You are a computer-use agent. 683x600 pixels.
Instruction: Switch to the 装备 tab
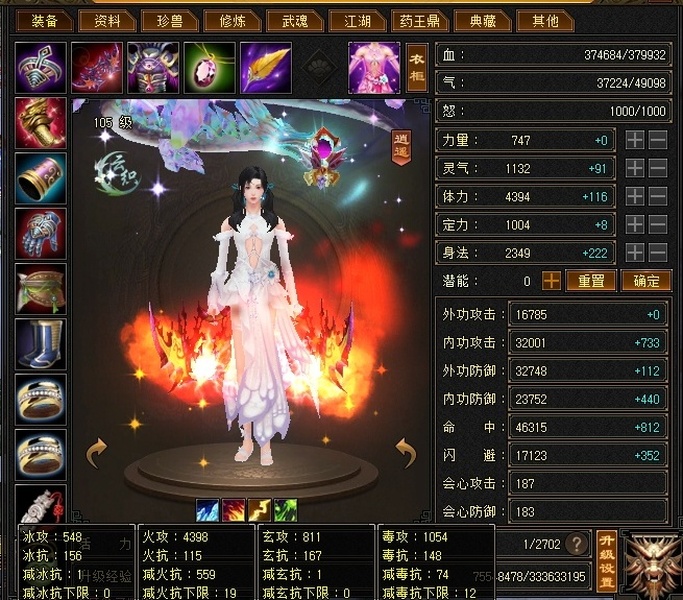pos(43,20)
